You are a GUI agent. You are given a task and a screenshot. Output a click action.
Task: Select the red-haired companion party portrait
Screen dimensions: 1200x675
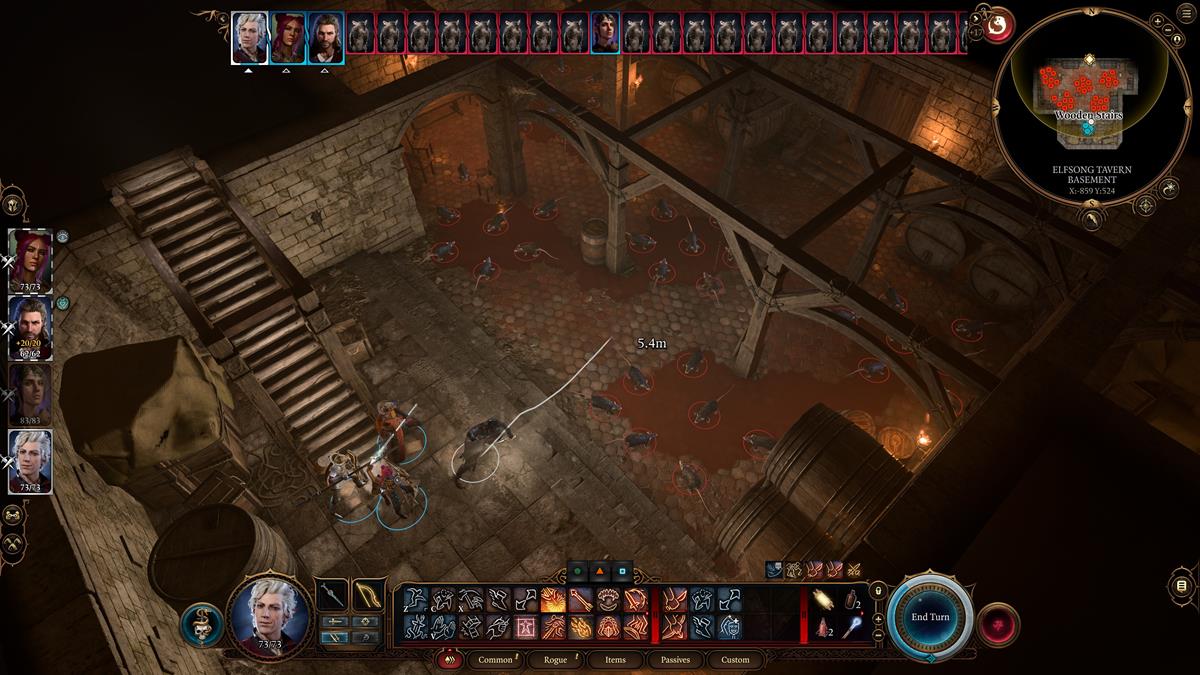[x=30, y=257]
